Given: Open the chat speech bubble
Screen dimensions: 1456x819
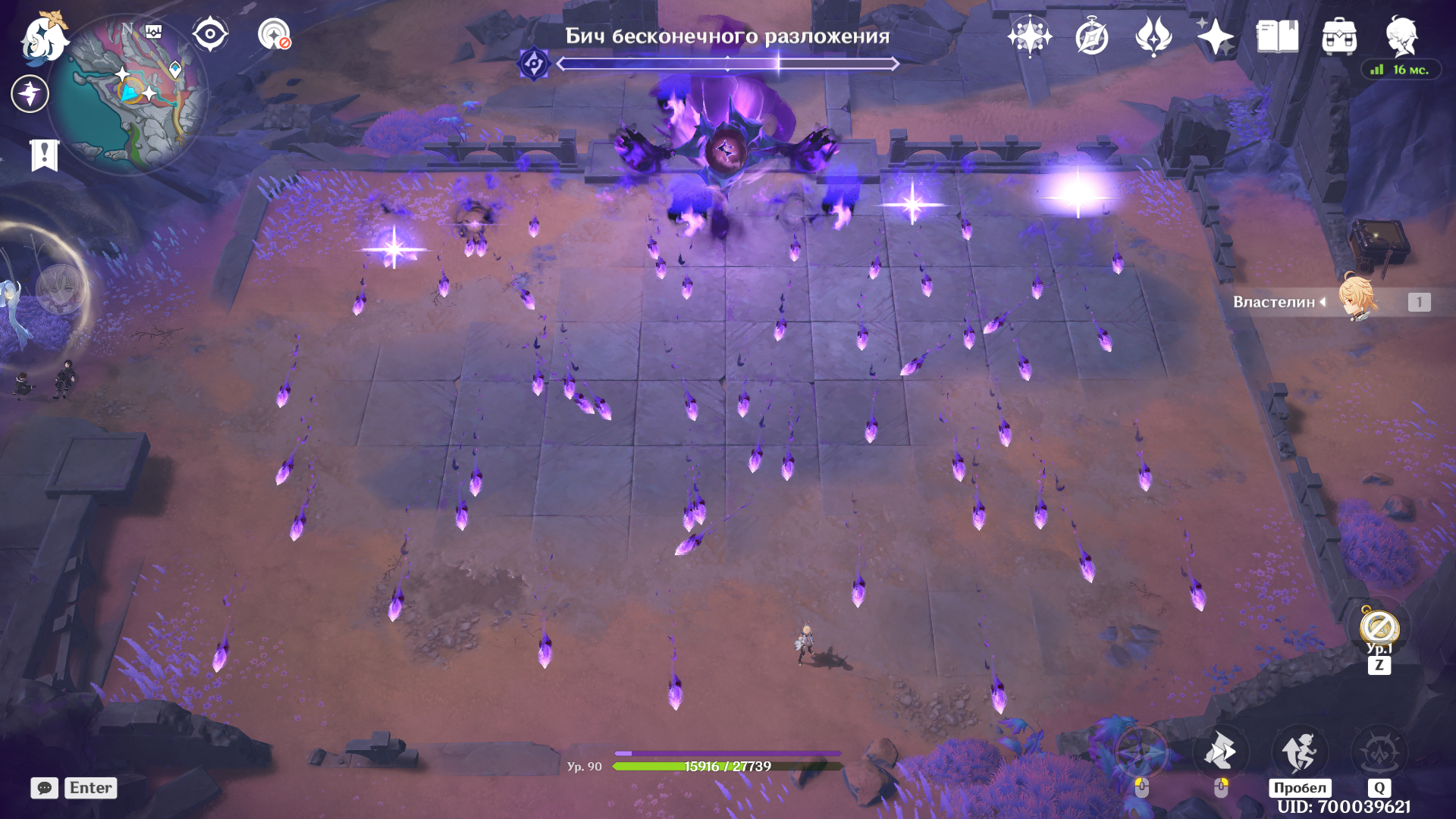Looking at the screenshot, I should click(x=45, y=788).
